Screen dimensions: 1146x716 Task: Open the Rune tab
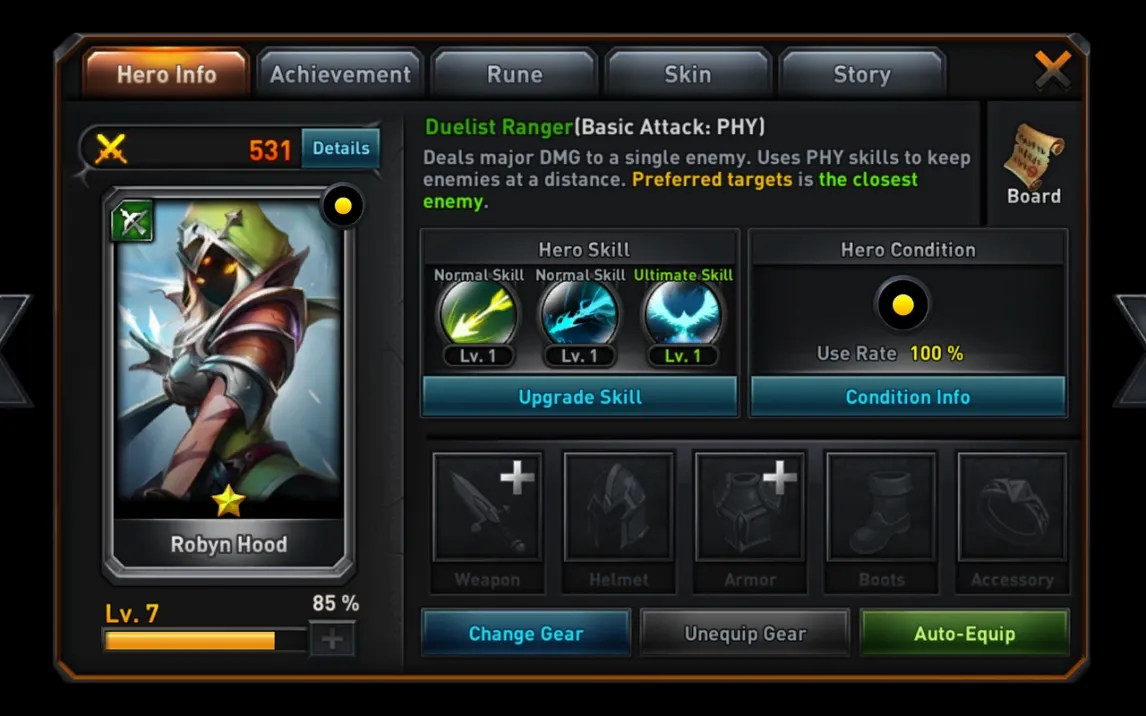(x=514, y=74)
